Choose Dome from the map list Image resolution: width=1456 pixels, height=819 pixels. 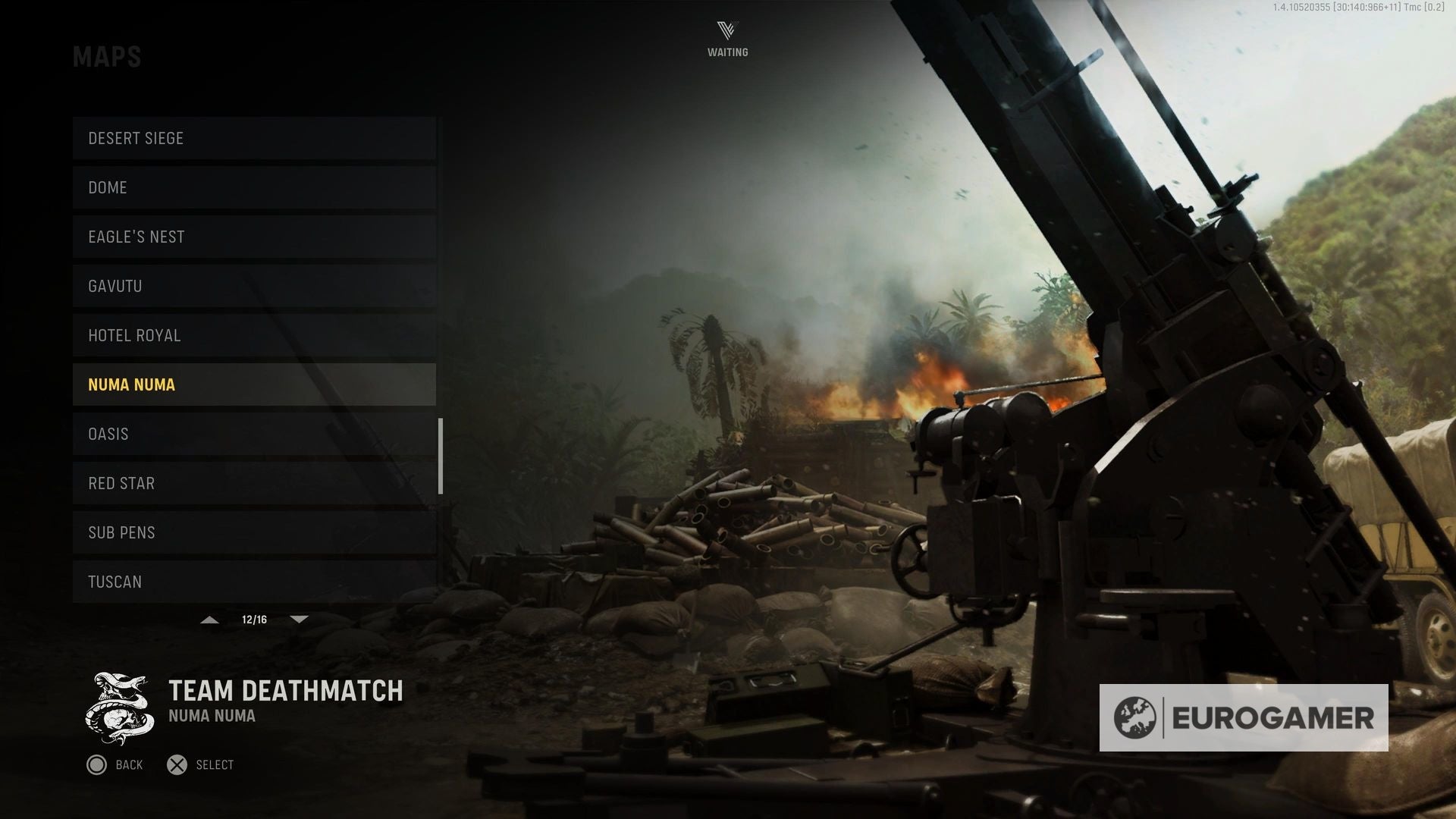[x=254, y=187]
